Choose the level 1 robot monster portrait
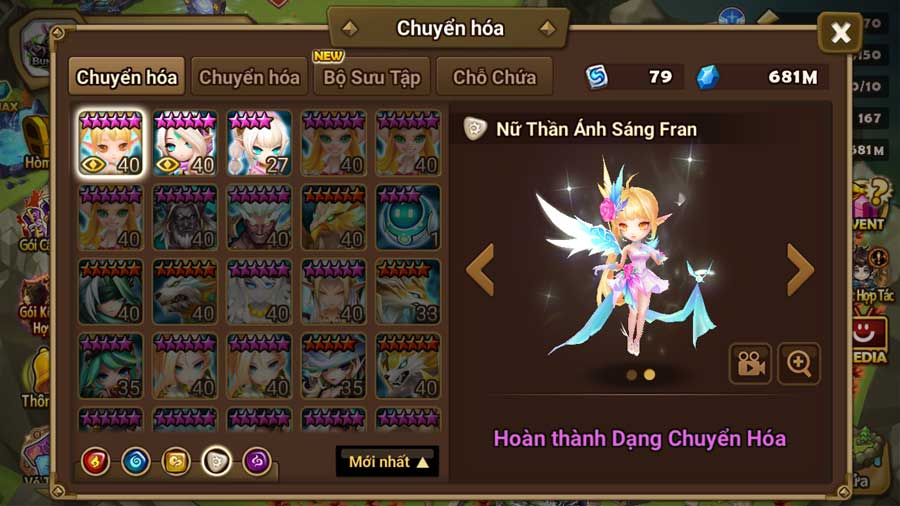The height and width of the screenshot is (506, 900). click(x=408, y=217)
